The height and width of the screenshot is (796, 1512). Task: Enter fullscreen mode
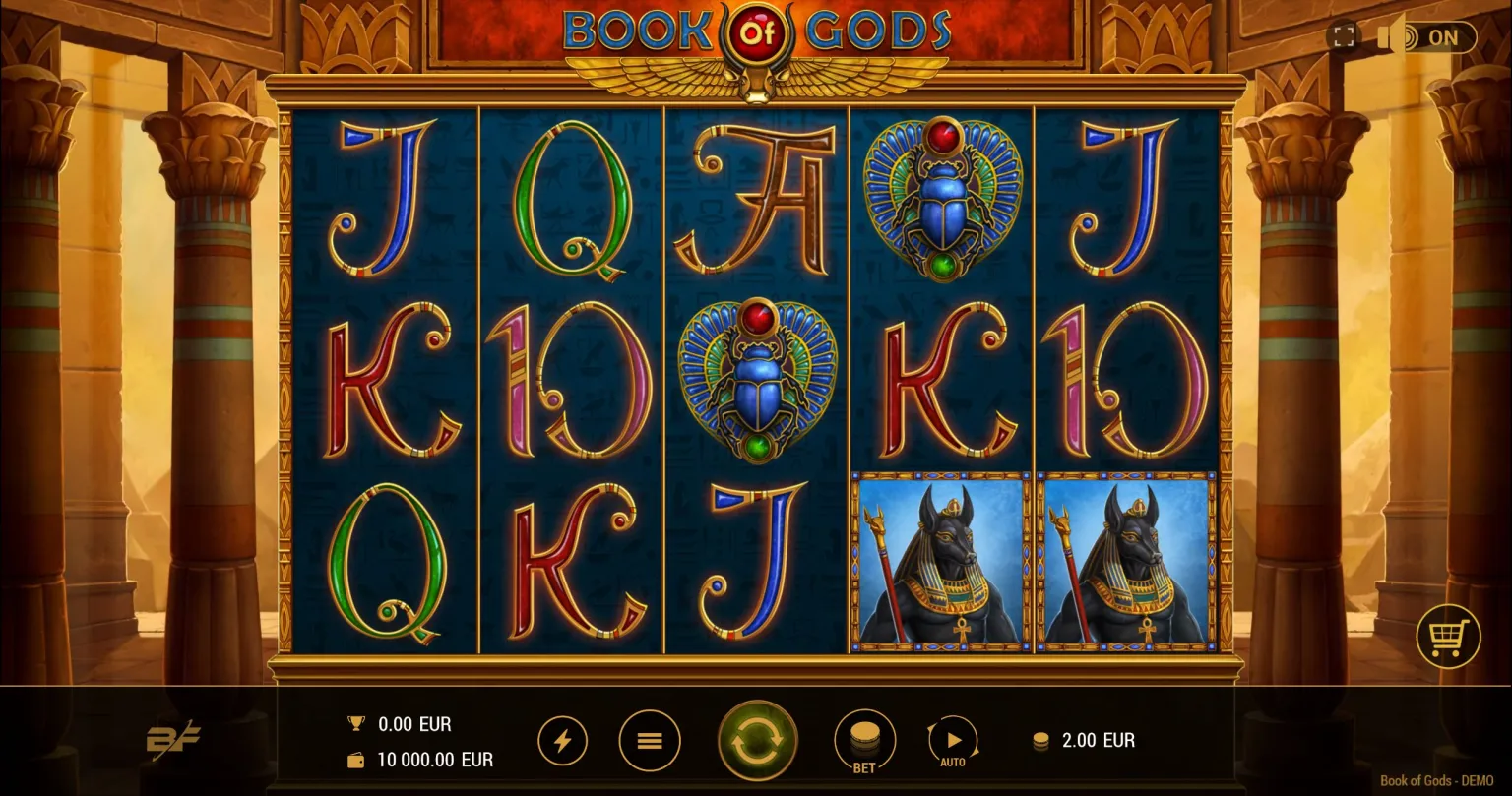point(1343,37)
